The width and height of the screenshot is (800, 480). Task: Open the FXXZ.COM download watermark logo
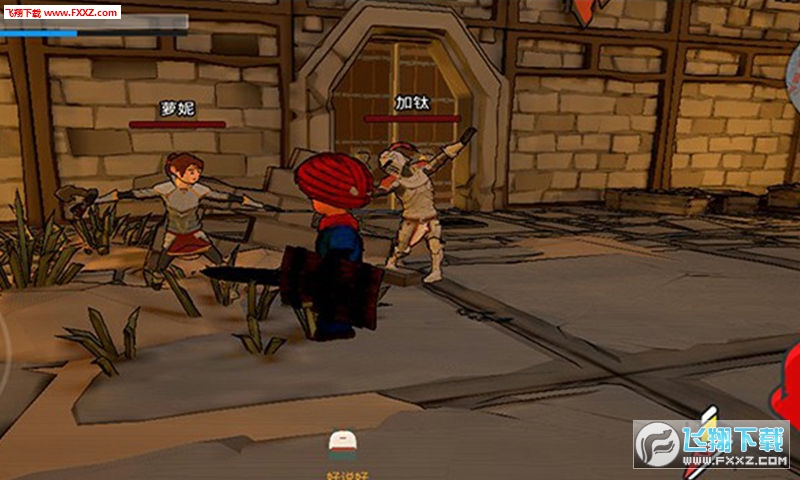point(711,445)
